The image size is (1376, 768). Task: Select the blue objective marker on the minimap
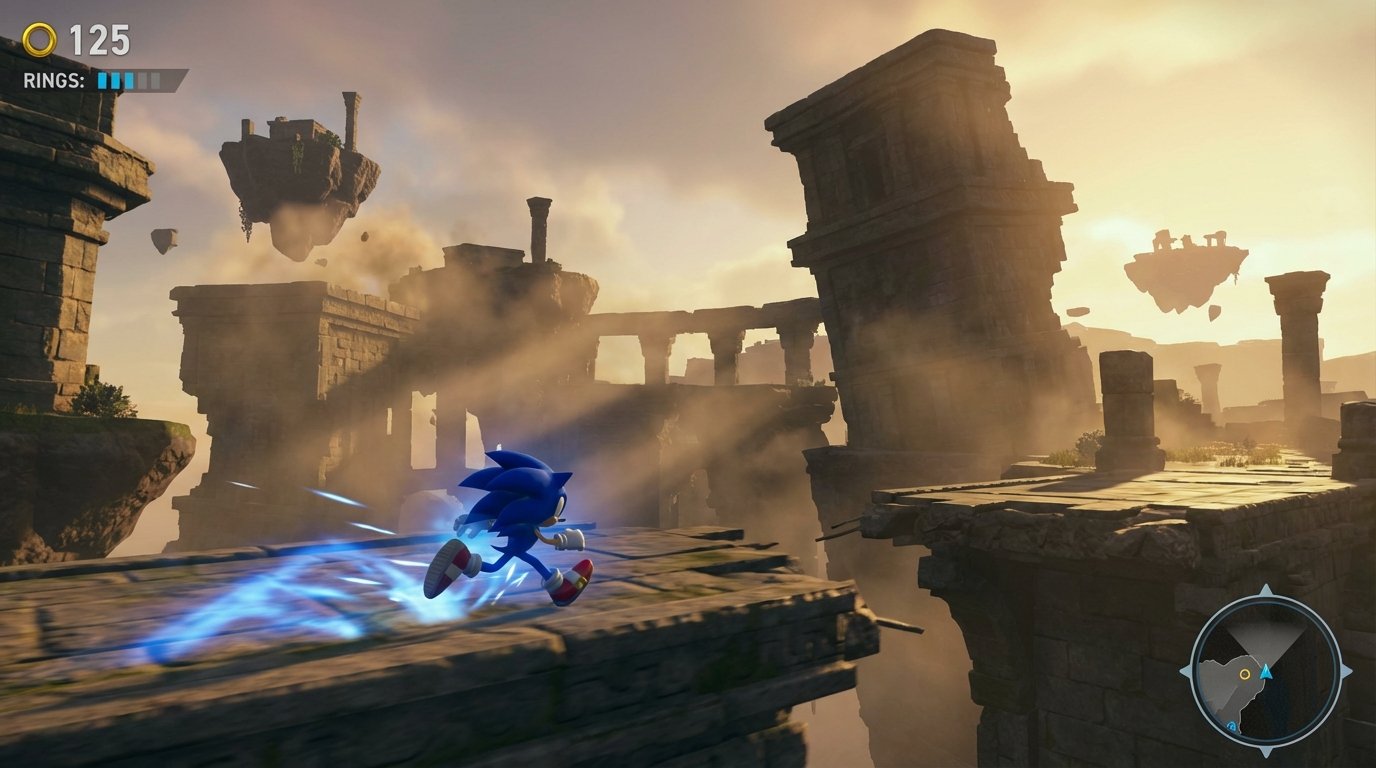coord(1231,725)
